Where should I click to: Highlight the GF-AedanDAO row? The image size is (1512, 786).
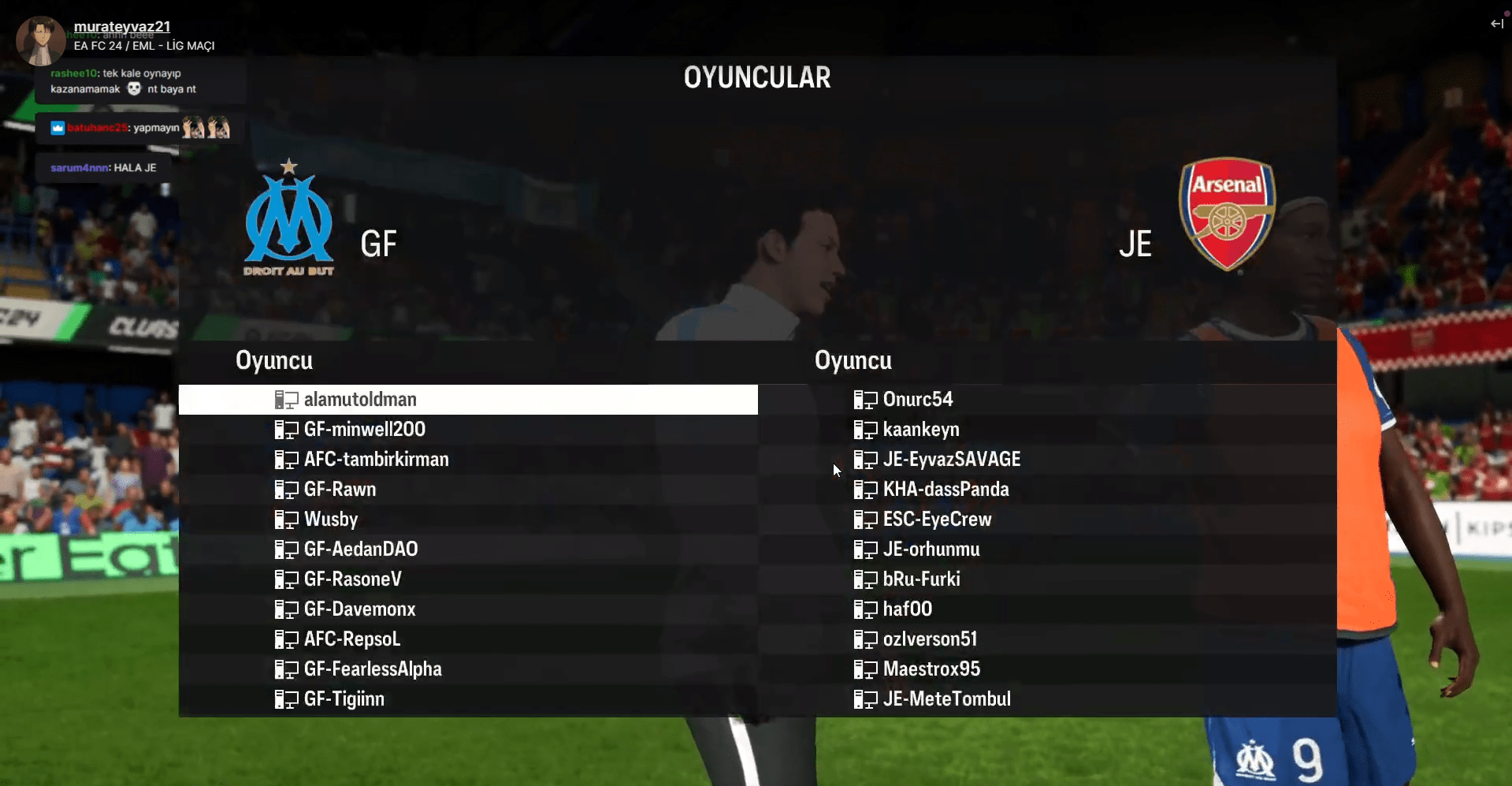[x=361, y=549]
